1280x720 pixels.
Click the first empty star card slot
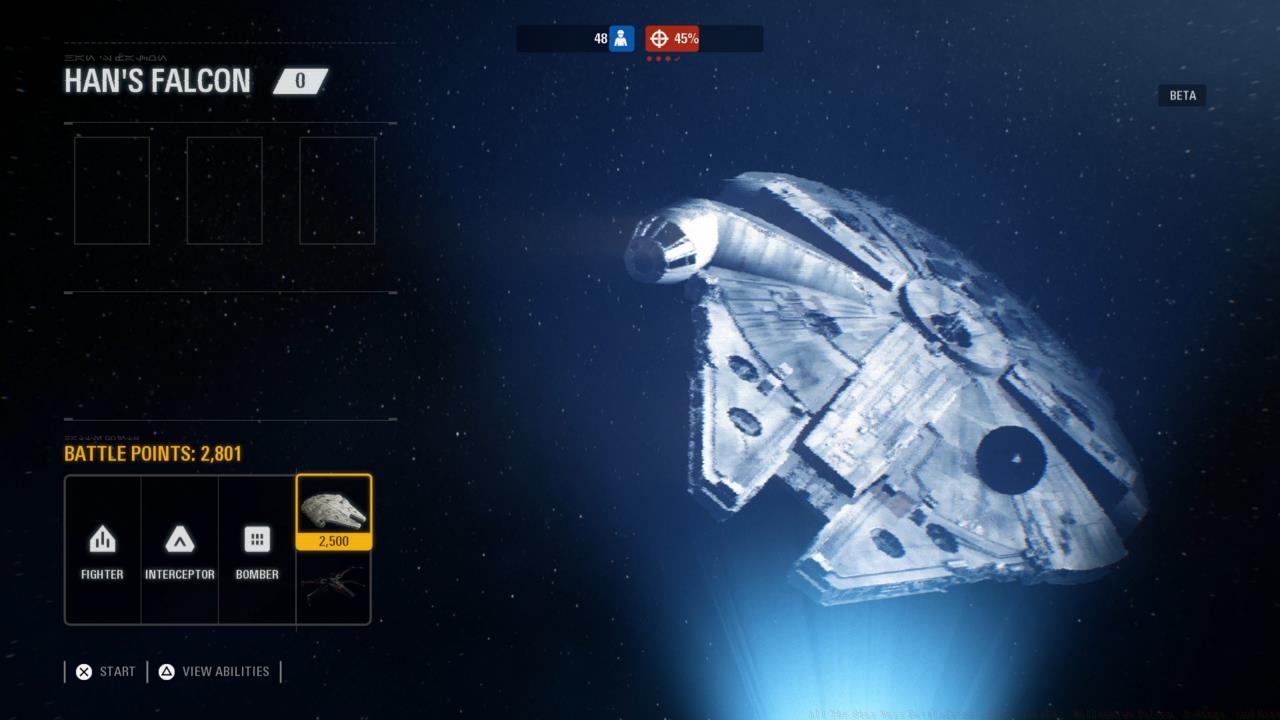coord(111,190)
